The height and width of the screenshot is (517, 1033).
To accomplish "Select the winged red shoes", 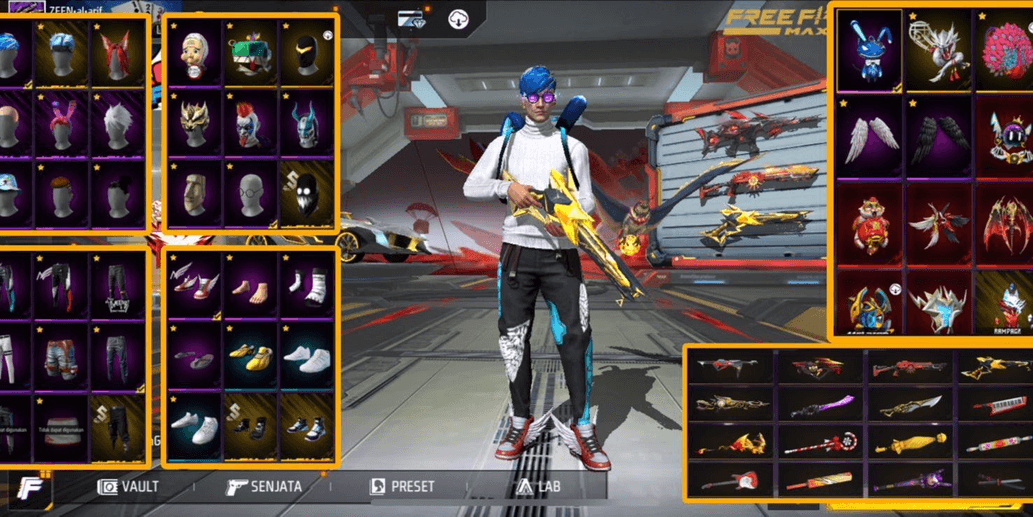I will point(195,283).
